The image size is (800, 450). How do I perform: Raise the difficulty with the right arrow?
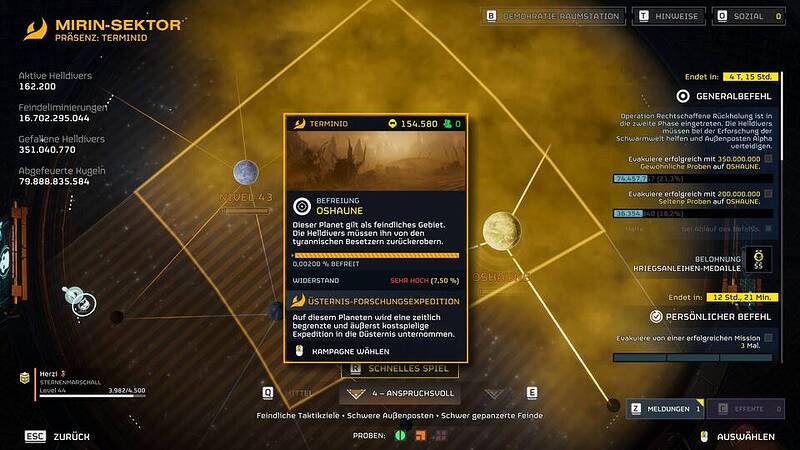pyautogui.click(x=494, y=393)
